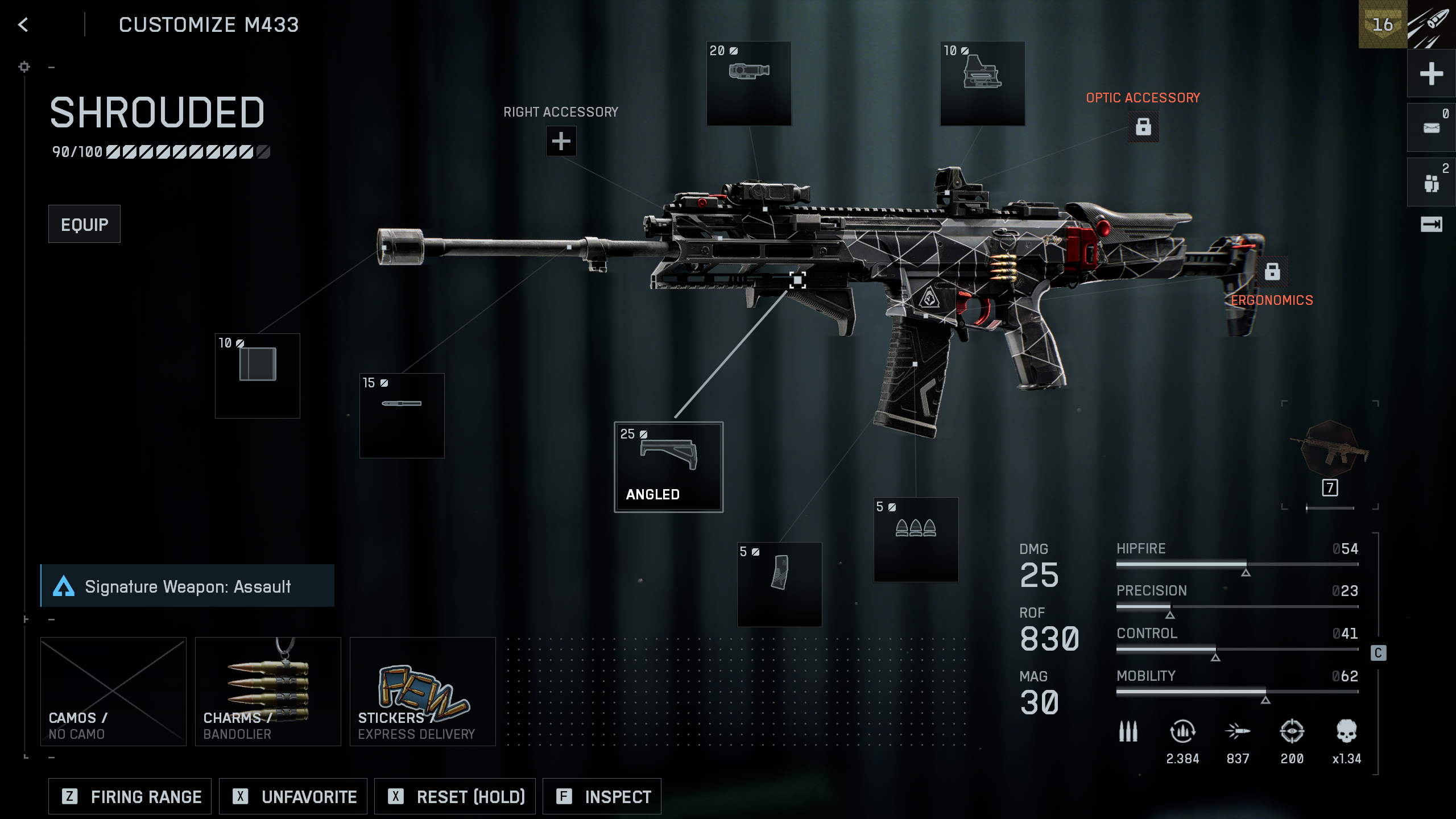The image size is (1456, 819).
Task: Select the barrel attachment slot
Action: point(402,415)
